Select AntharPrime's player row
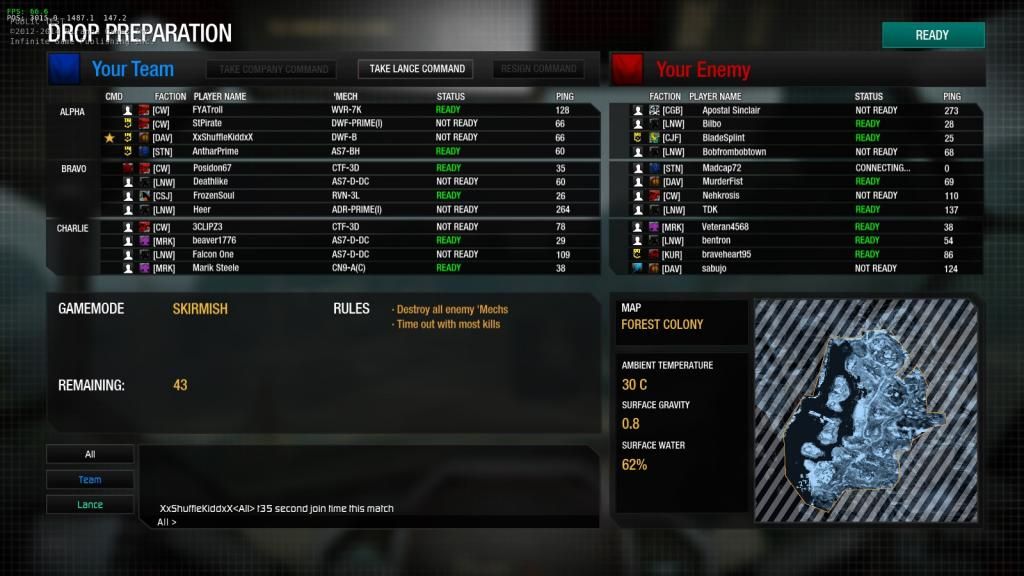1024x576 pixels. click(x=216, y=151)
